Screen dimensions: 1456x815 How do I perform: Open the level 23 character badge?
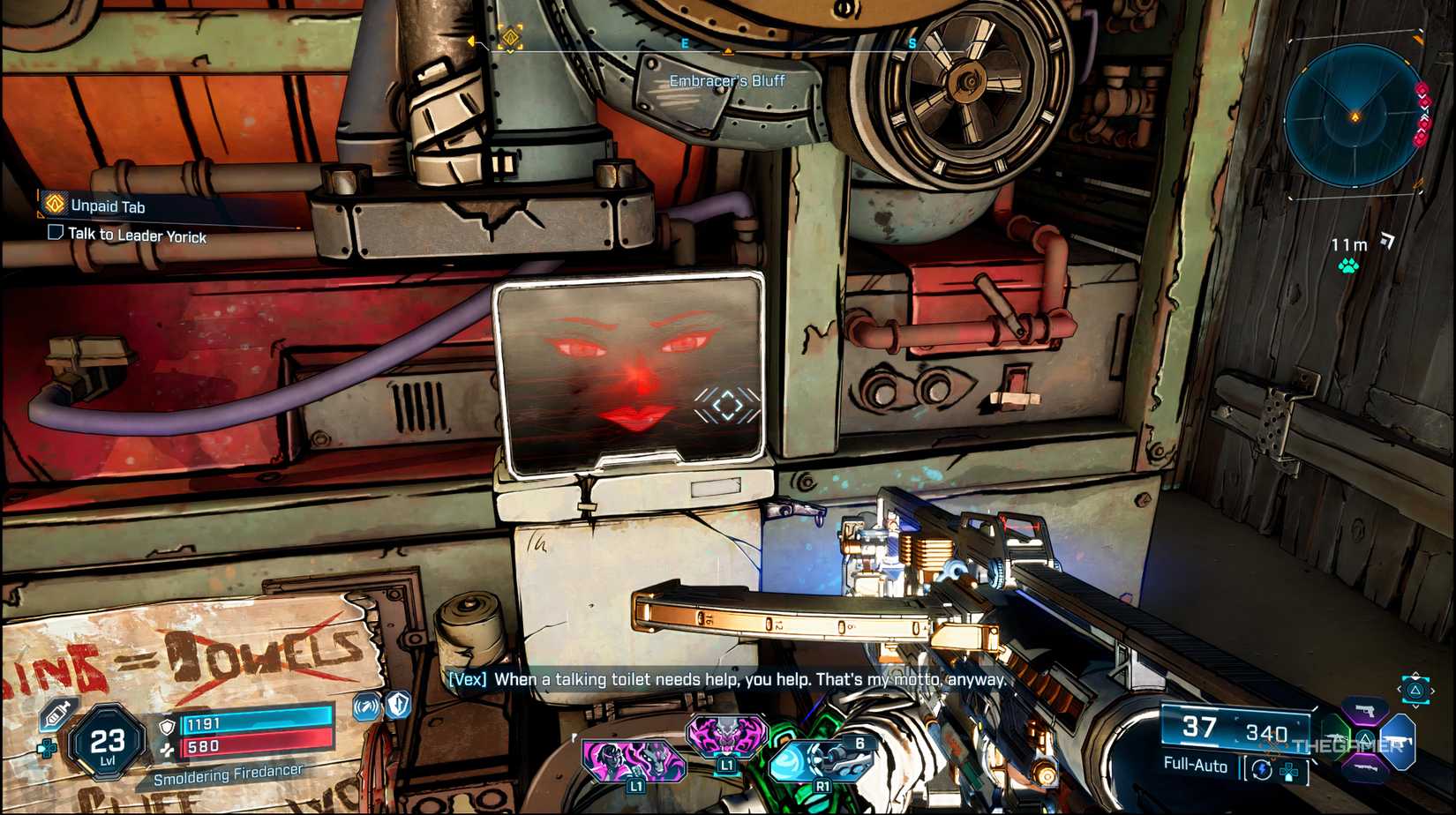(x=107, y=743)
